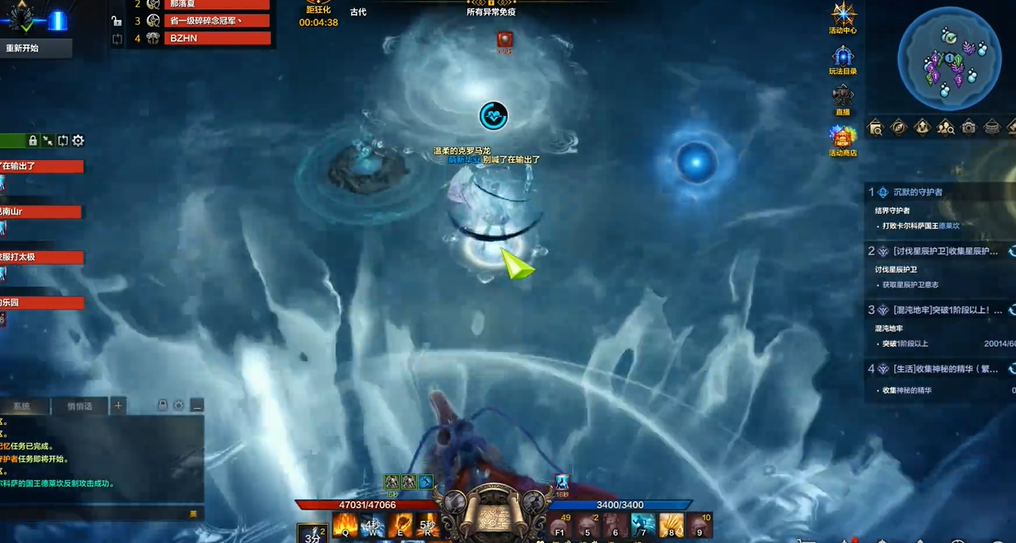Image resolution: width=1016 pixels, height=543 pixels.
Task: Select party member BZHN
Action: (217, 38)
